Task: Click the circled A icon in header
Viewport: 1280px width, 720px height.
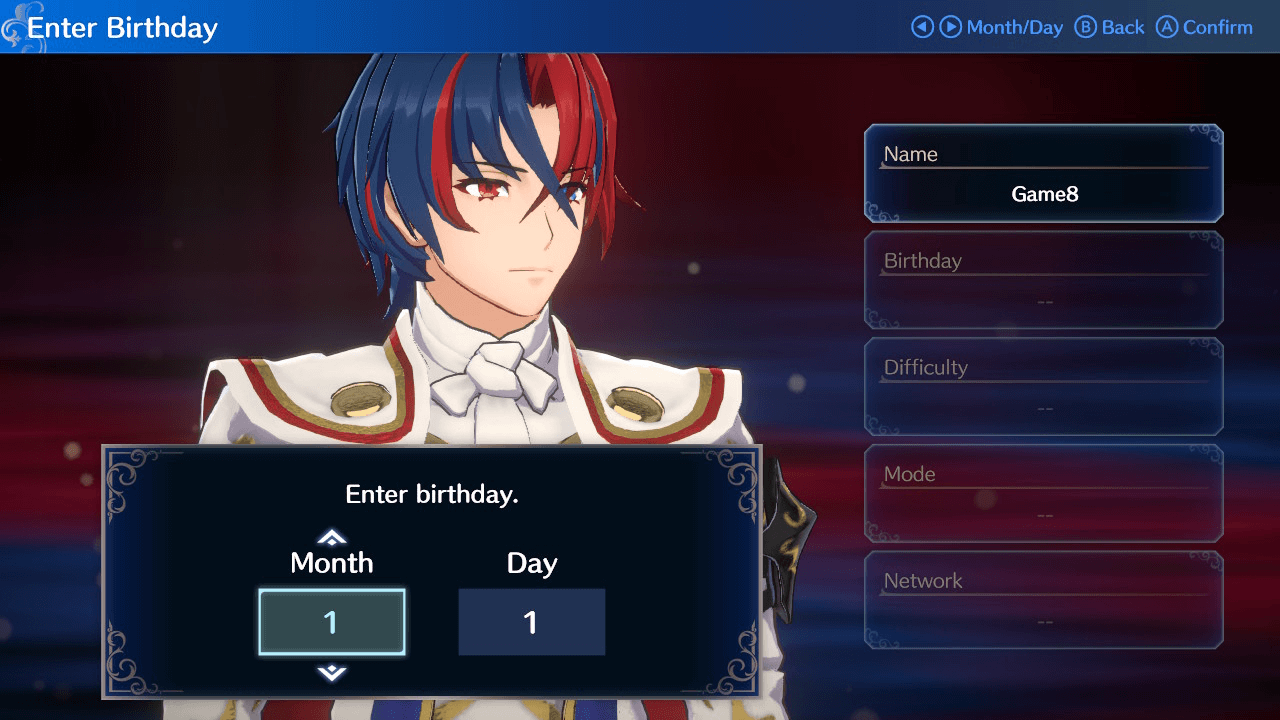Action: click(x=1168, y=27)
